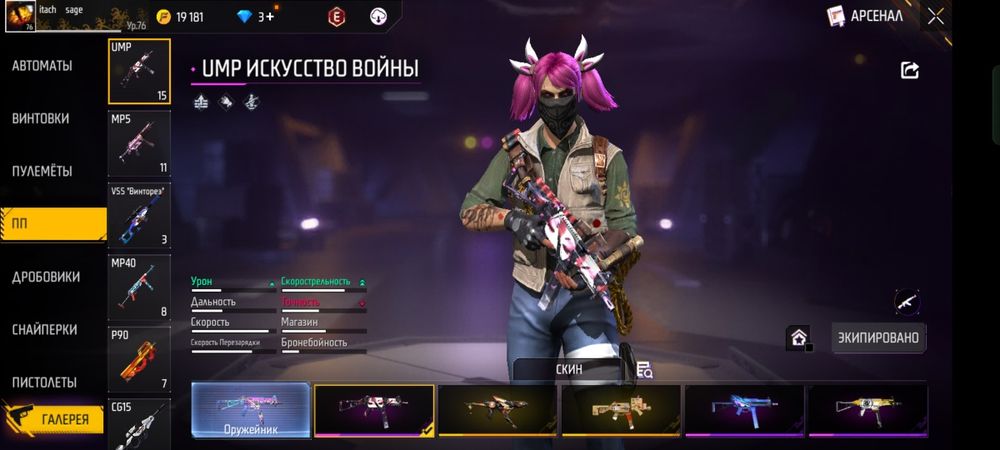Image resolution: width=1000 pixels, height=450 pixels.
Task: Close the Arsenal screen
Action: click(935, 16)
